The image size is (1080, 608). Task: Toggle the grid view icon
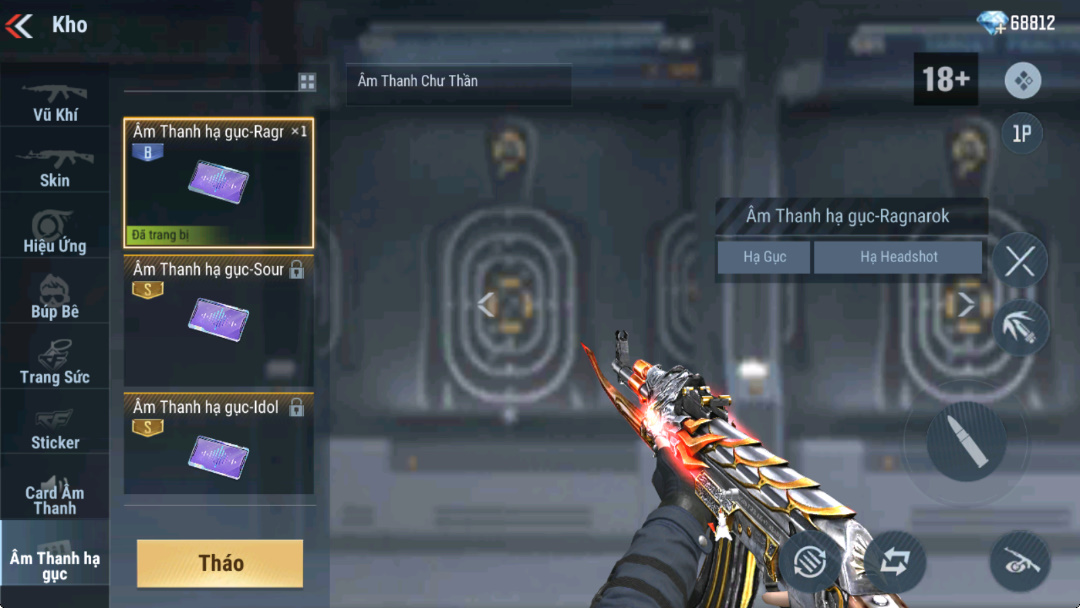(x=307, y=82)
